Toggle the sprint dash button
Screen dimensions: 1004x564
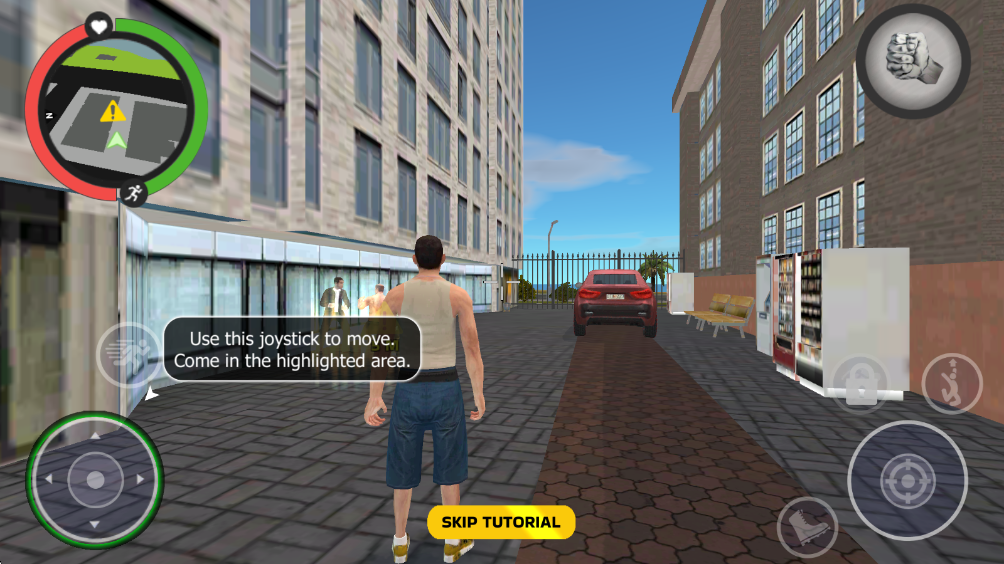tap(129, 353)
